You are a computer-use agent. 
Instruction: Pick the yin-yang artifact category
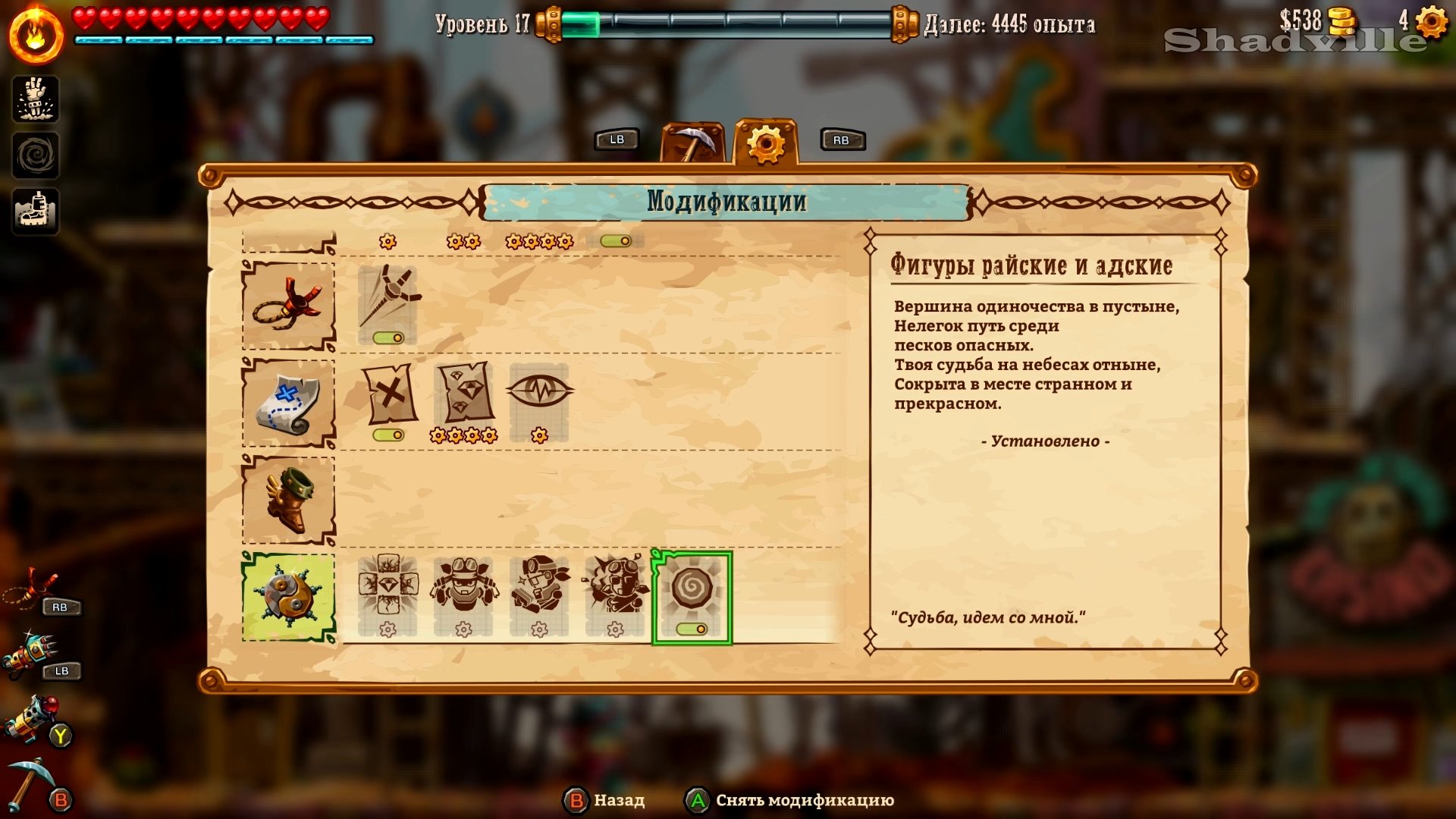click(288, 597)
